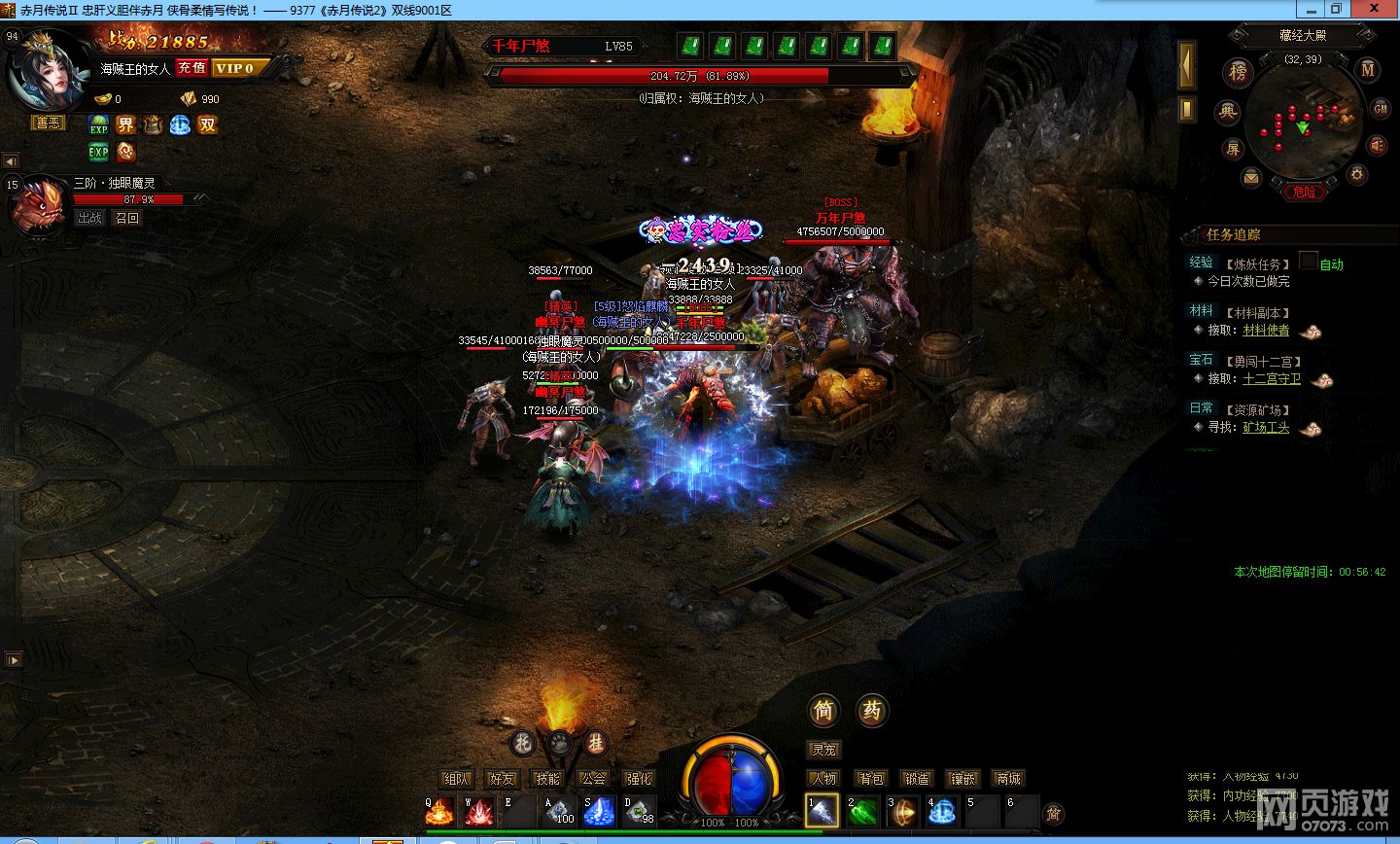Open the mail envelope icon

[x=1251, y=177]
